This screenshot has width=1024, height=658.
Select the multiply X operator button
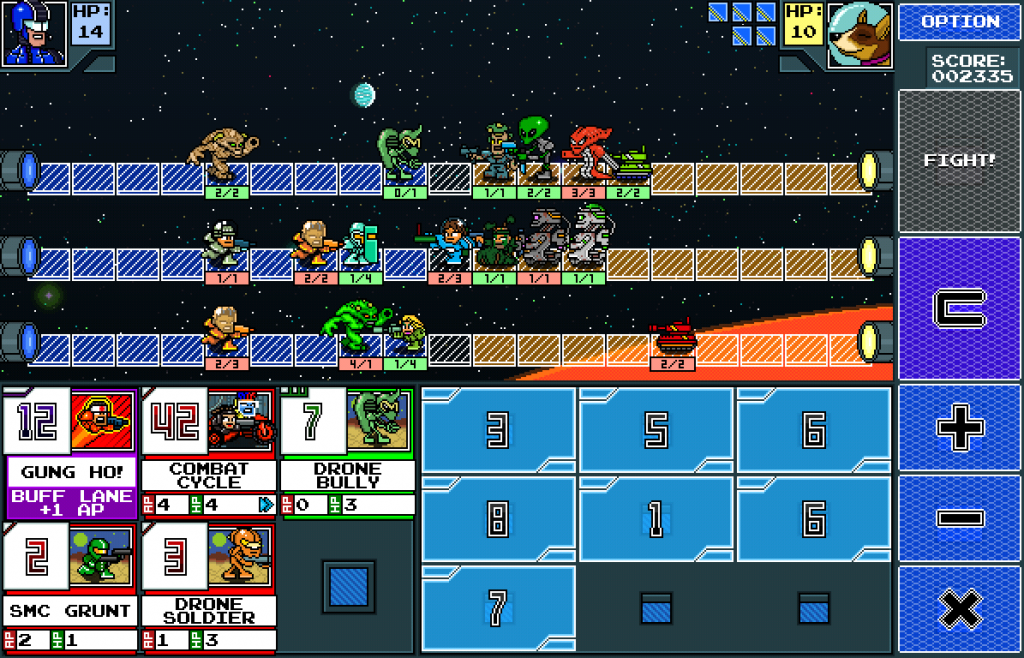959,609
